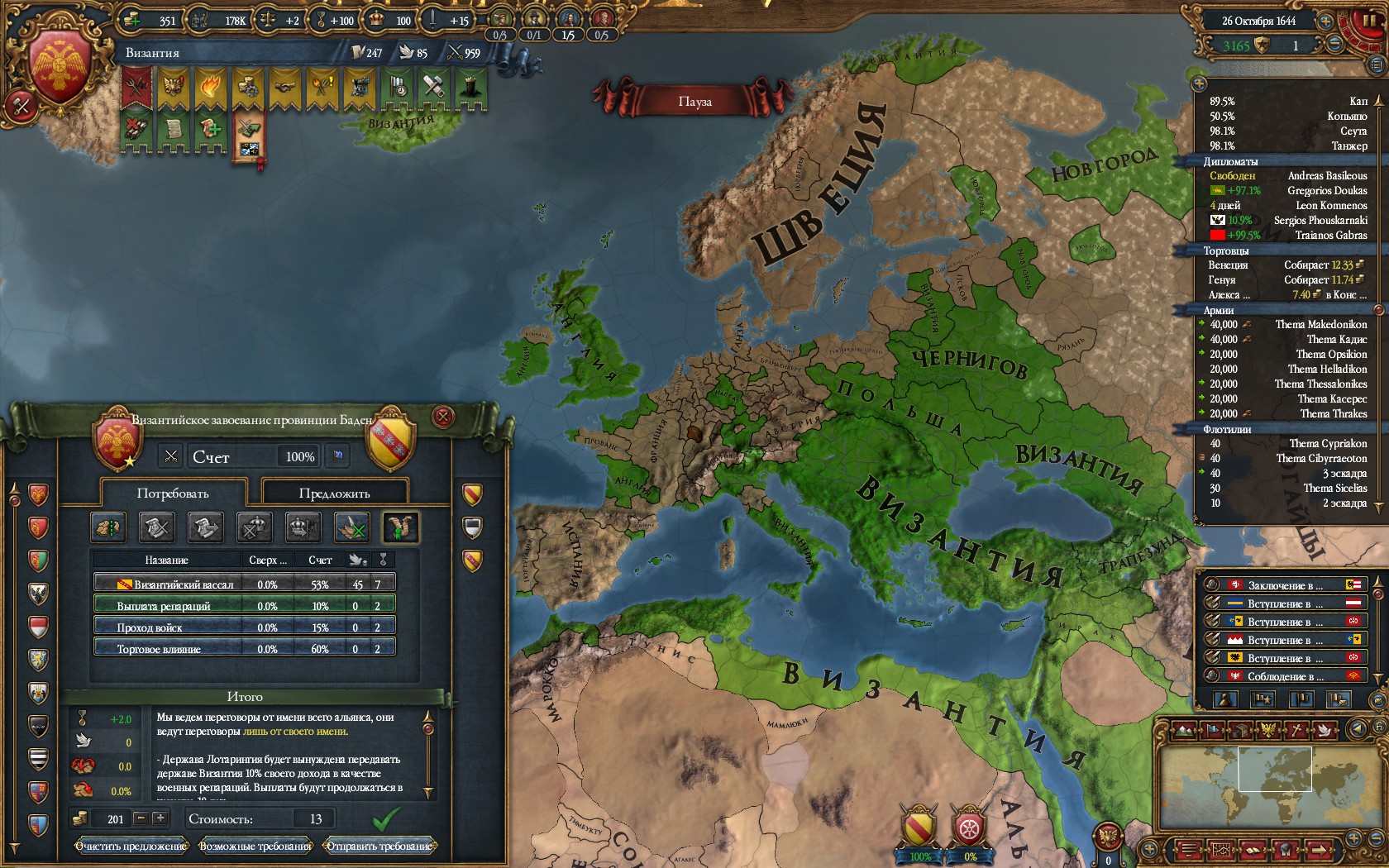Click the Очистить предложение button

coord(131,846)
